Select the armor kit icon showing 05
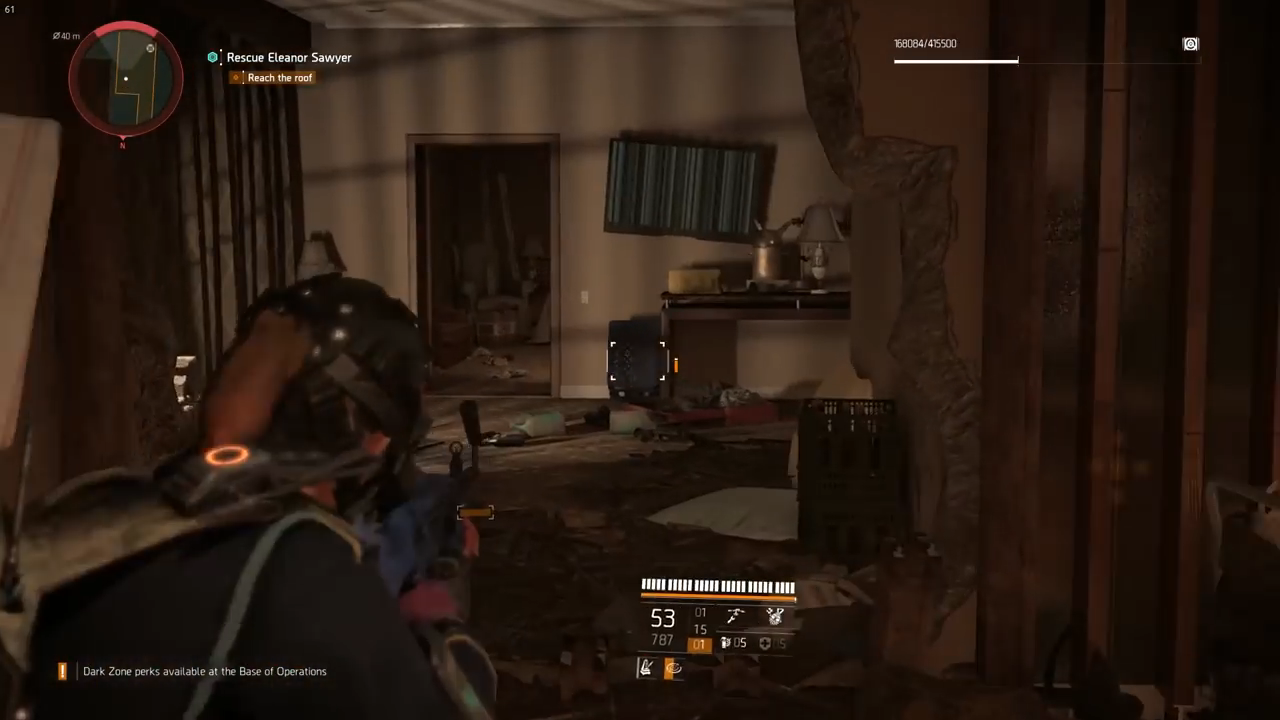This screenshot has width=1280, height=720. pyautogui.click(x=766, y=644)
